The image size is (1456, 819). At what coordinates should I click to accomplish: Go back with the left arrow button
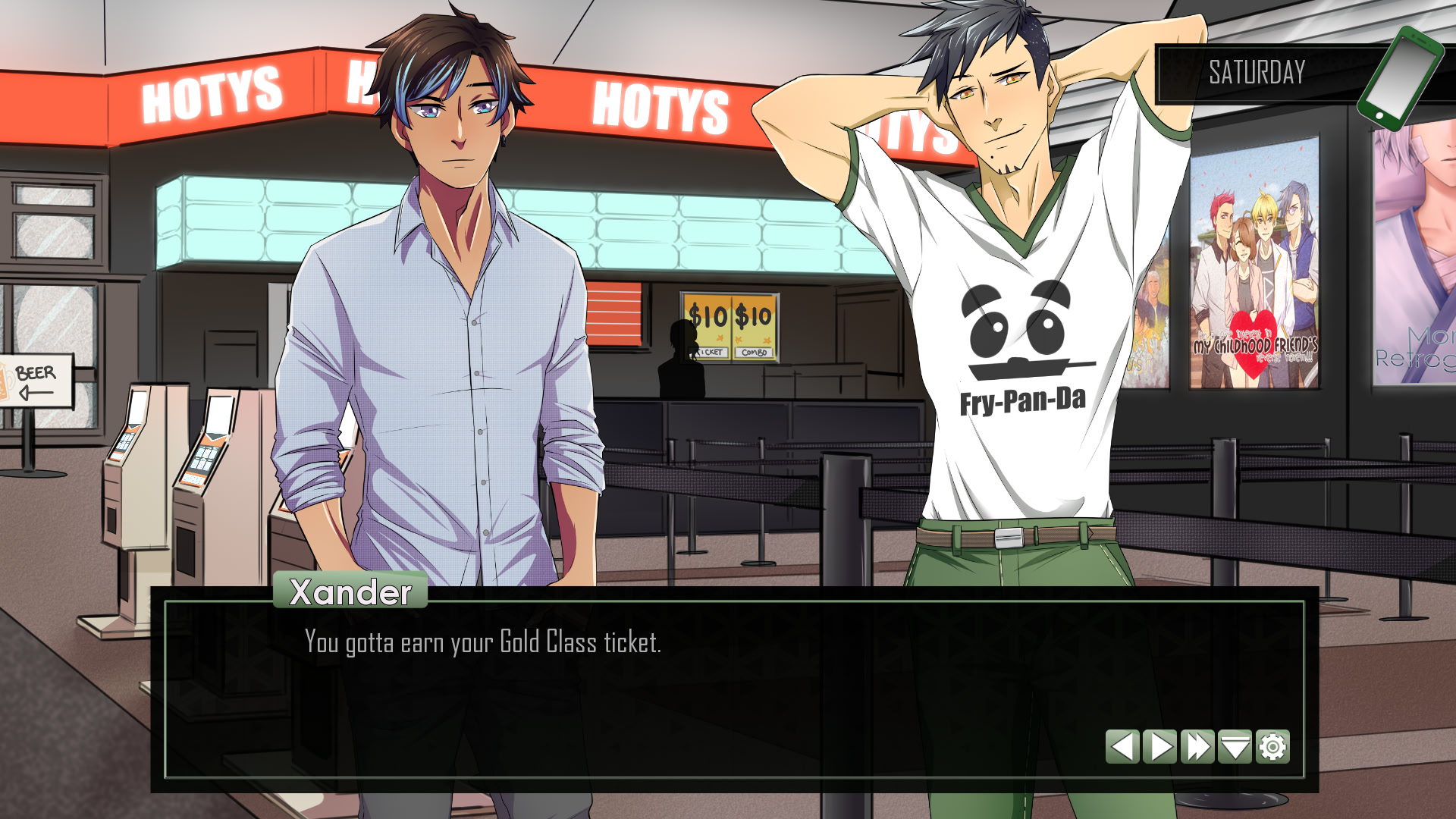coord(1122,747)
